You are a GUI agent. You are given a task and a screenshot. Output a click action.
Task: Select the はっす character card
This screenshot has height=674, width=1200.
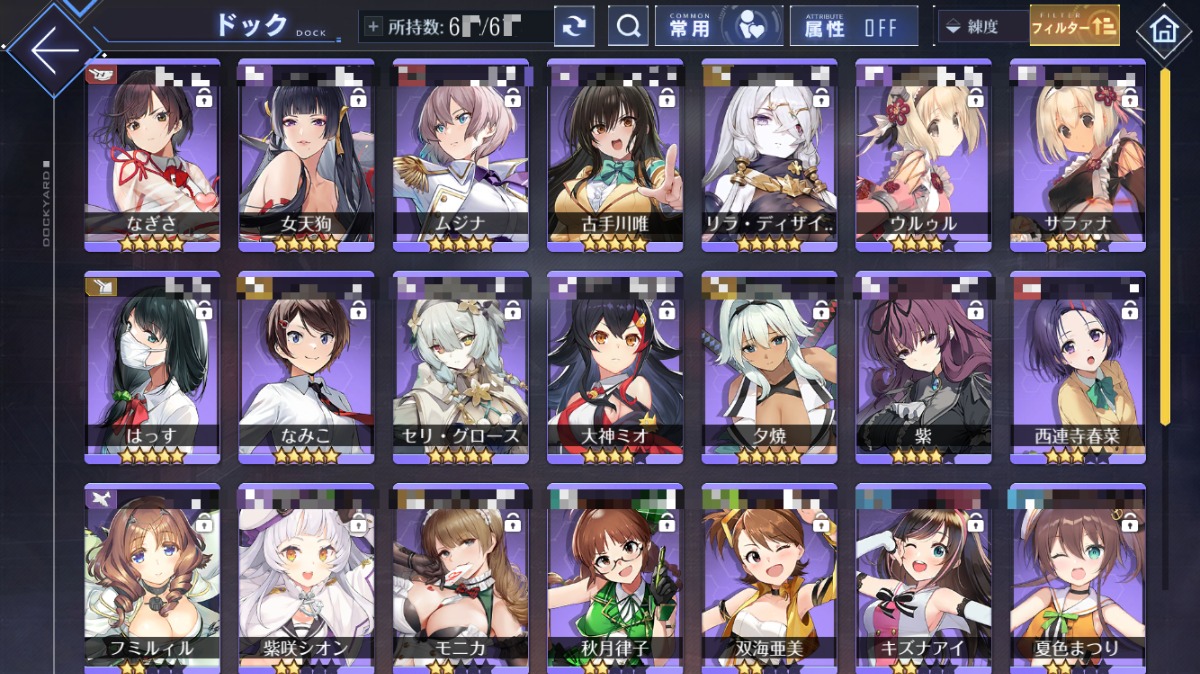(152, 367)
